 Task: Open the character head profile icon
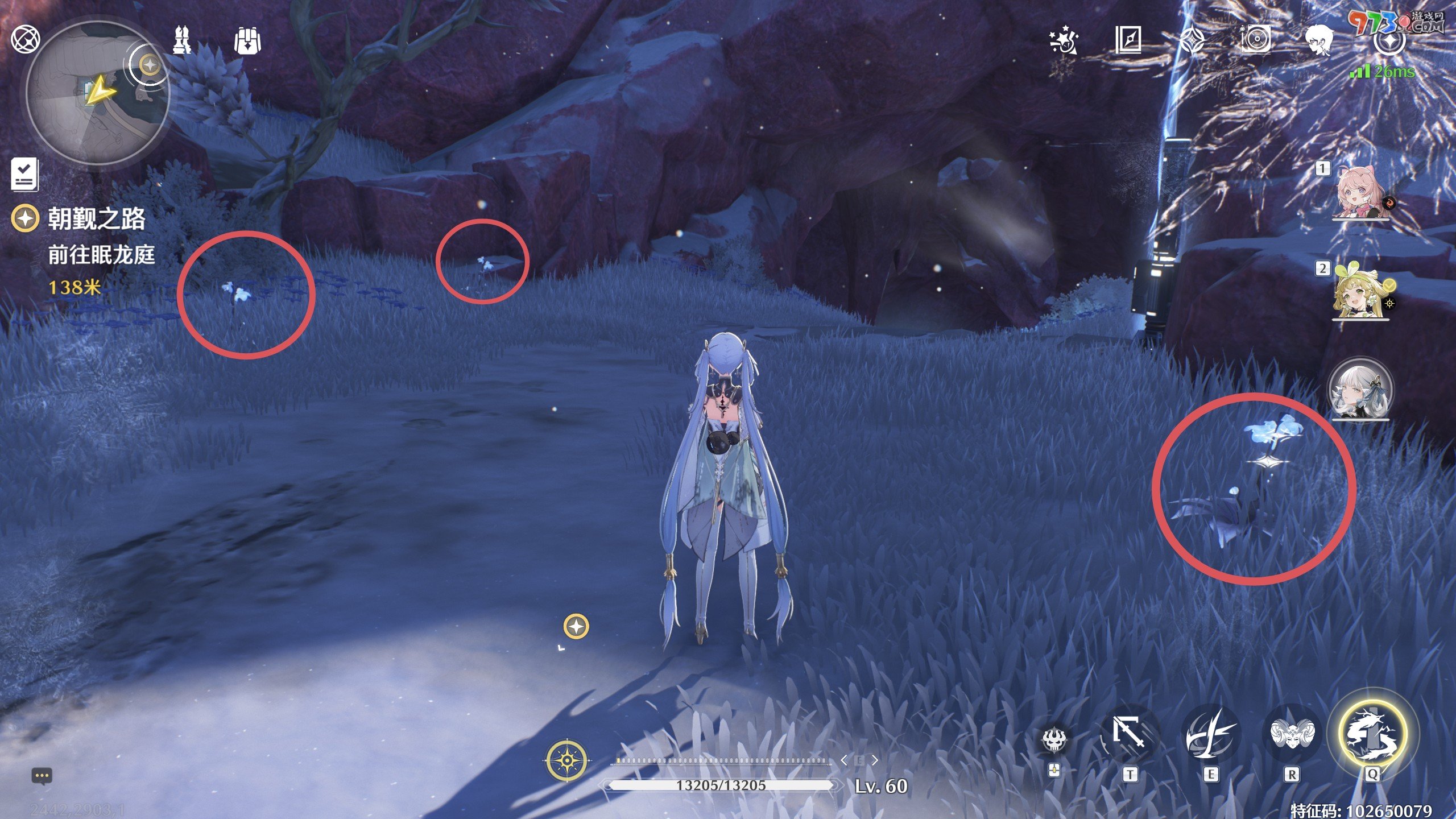click(x=1319, y=40)
